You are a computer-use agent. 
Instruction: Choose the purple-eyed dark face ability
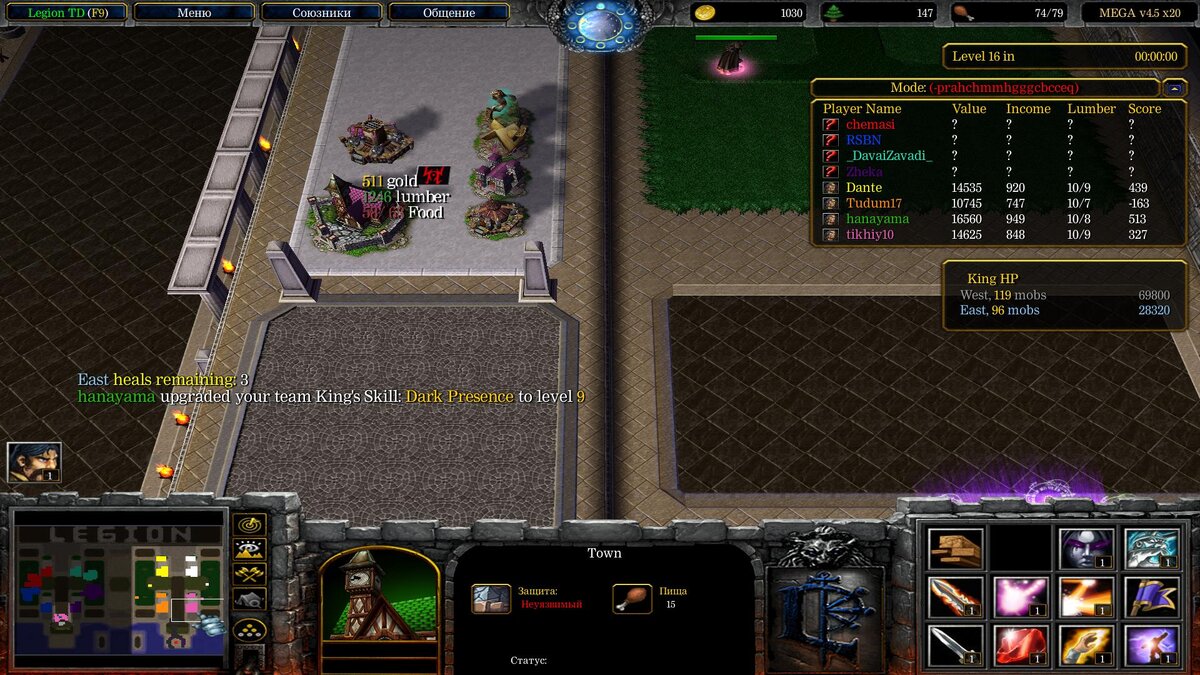(x=1086, y=549)
